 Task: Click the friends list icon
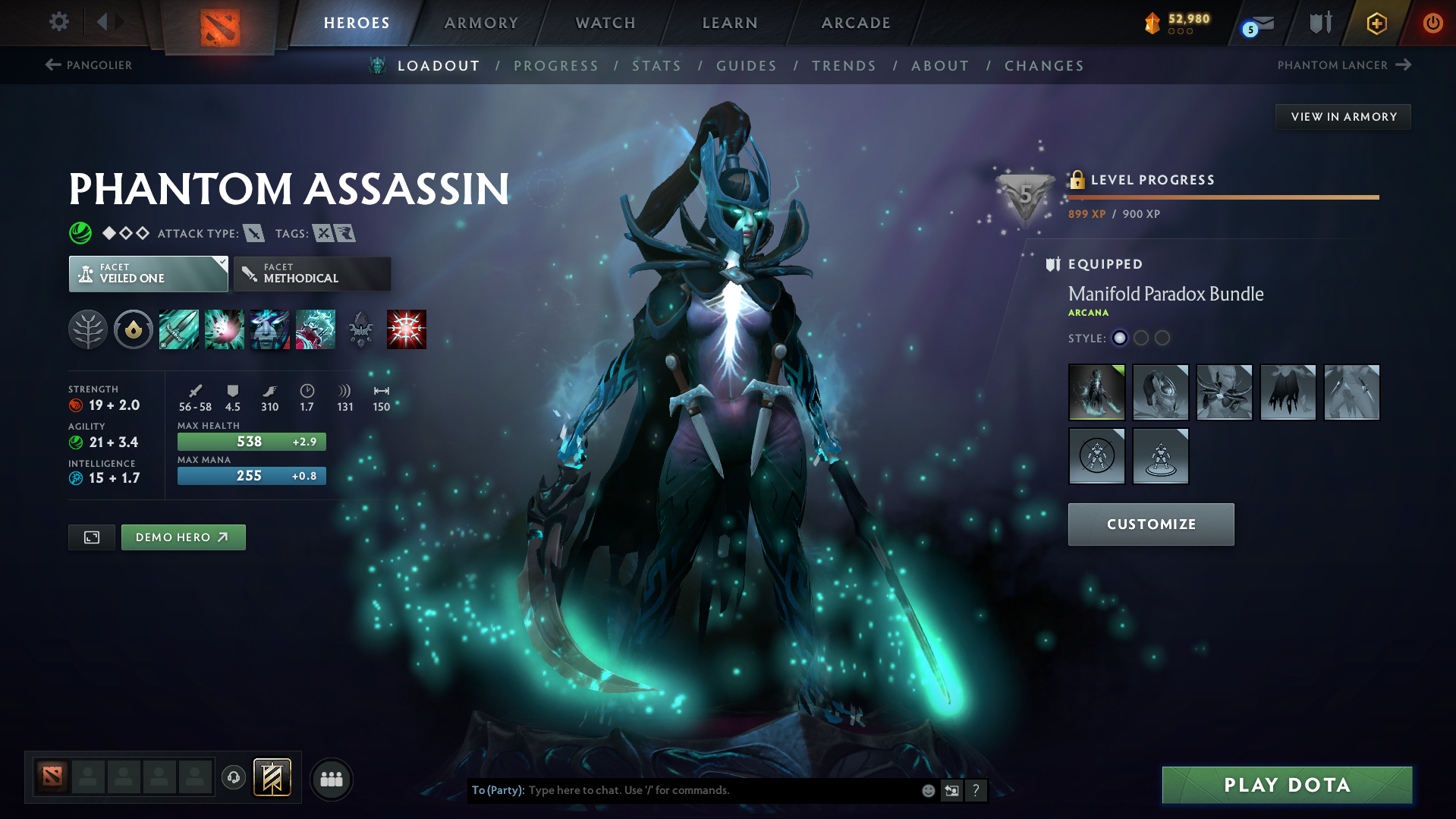point(332,779)
